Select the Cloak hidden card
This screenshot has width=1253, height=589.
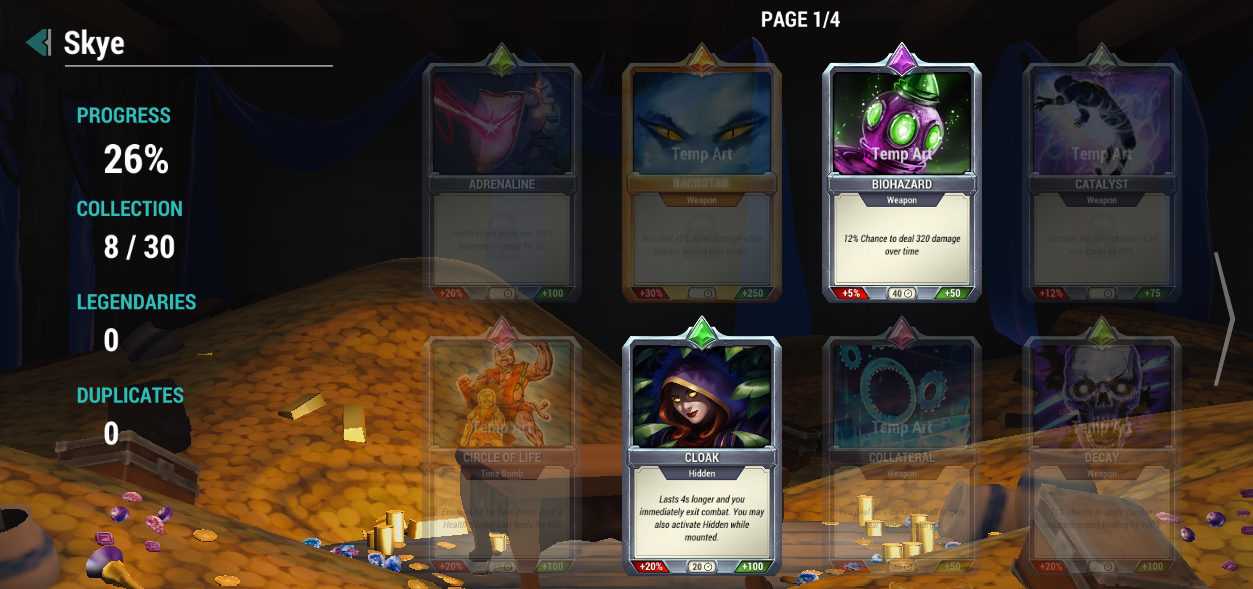(702, 453)
